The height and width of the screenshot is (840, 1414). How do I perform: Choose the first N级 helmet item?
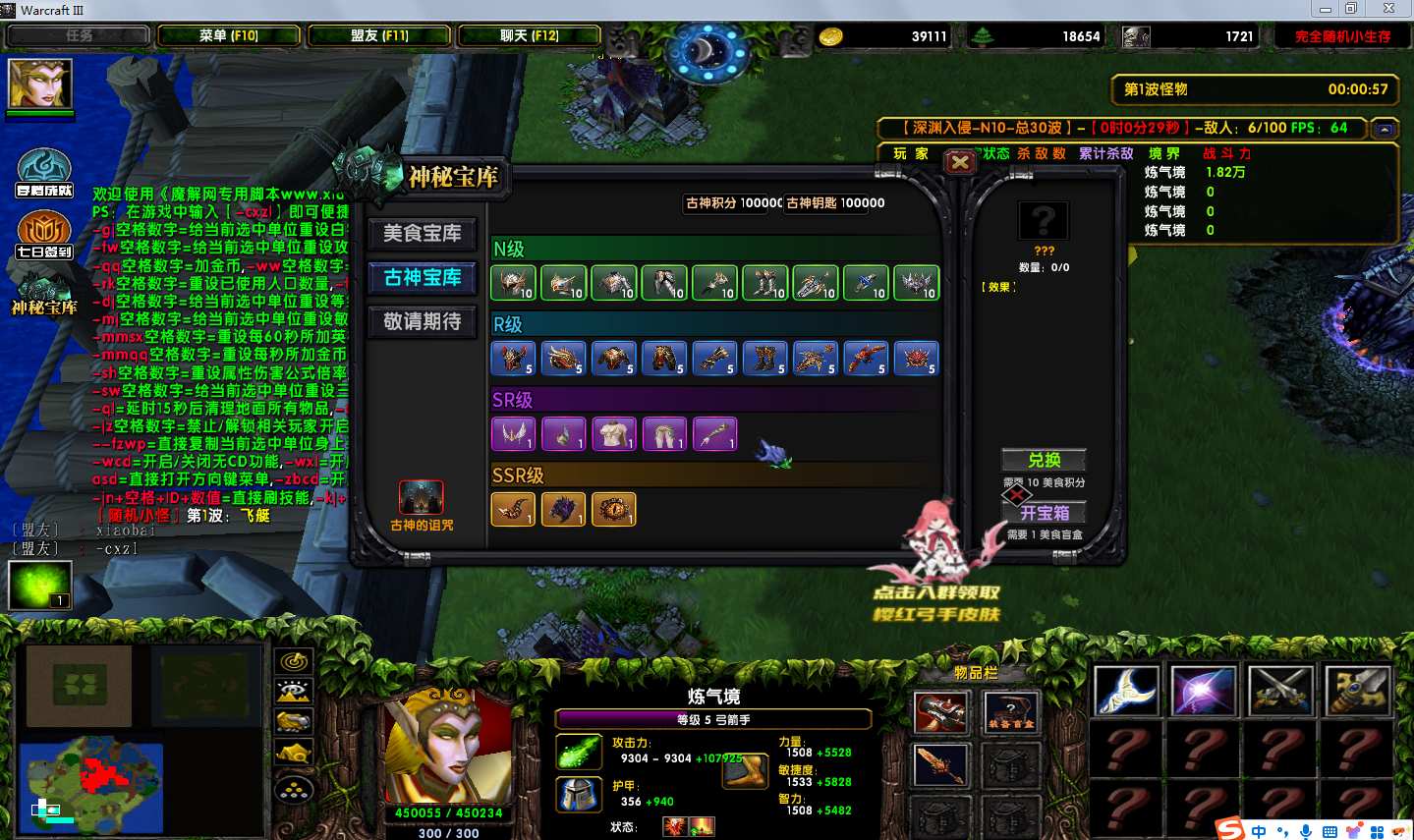pos(513,283)
